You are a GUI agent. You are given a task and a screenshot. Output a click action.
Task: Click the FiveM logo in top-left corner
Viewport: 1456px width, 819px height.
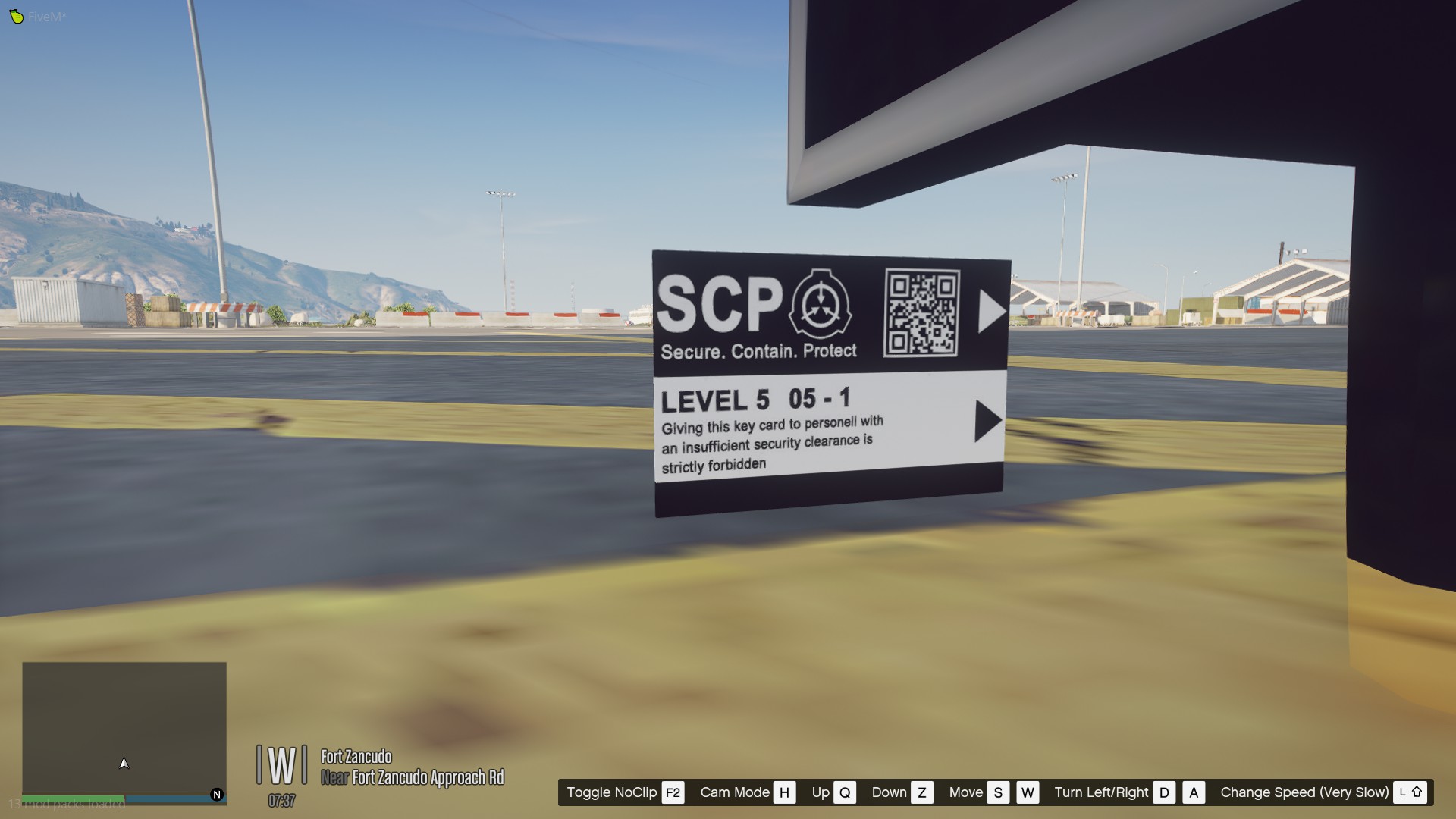[17, 15]
